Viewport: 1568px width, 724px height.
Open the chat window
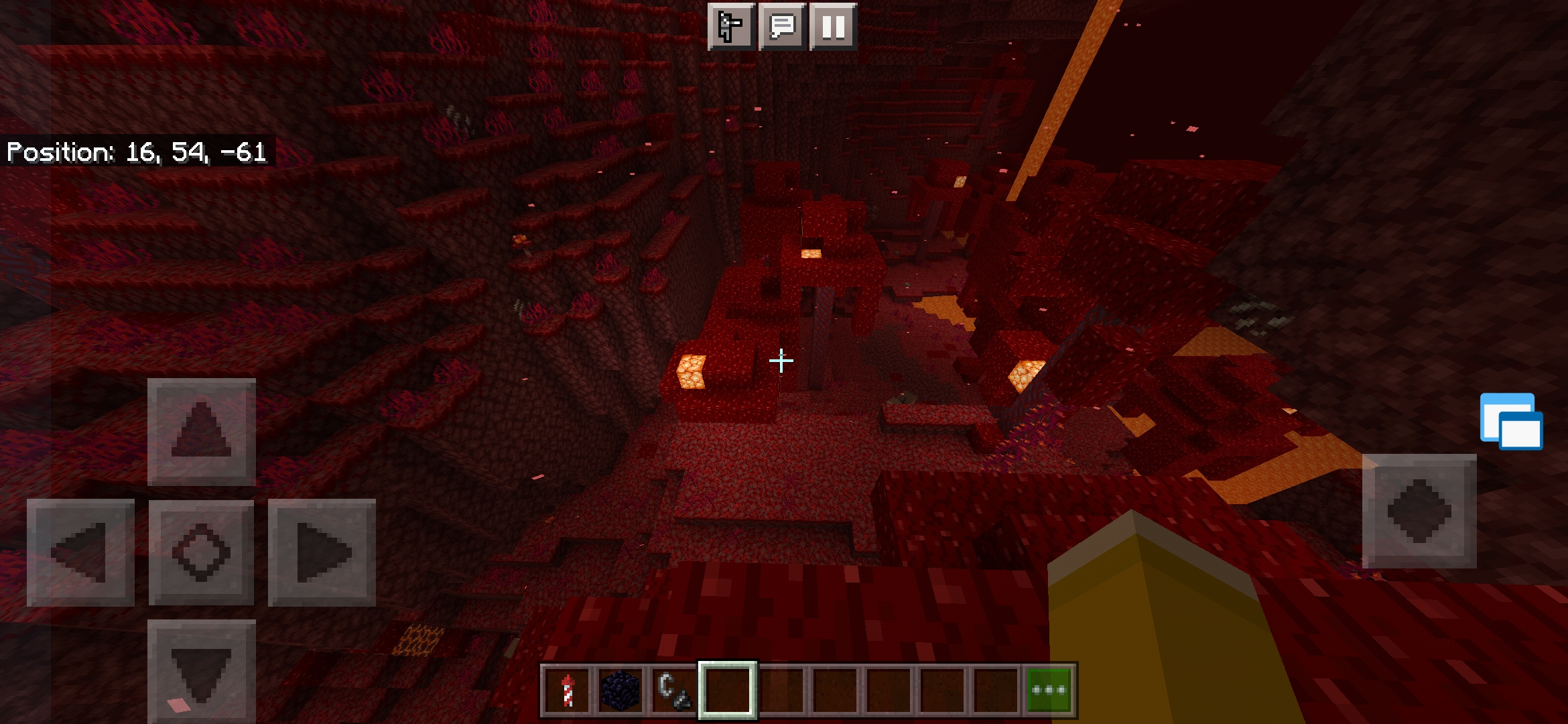click(x=782, y=27)
